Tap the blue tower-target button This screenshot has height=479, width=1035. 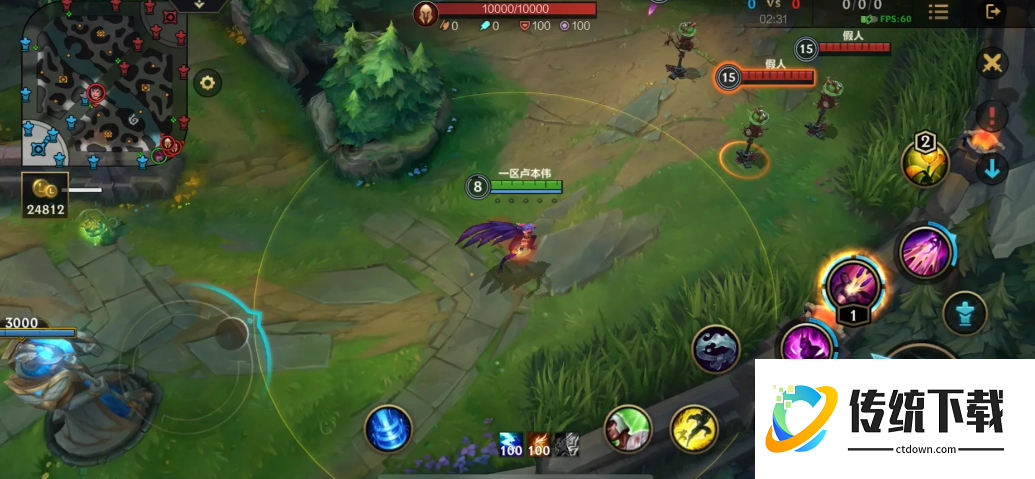click(965, 313)
